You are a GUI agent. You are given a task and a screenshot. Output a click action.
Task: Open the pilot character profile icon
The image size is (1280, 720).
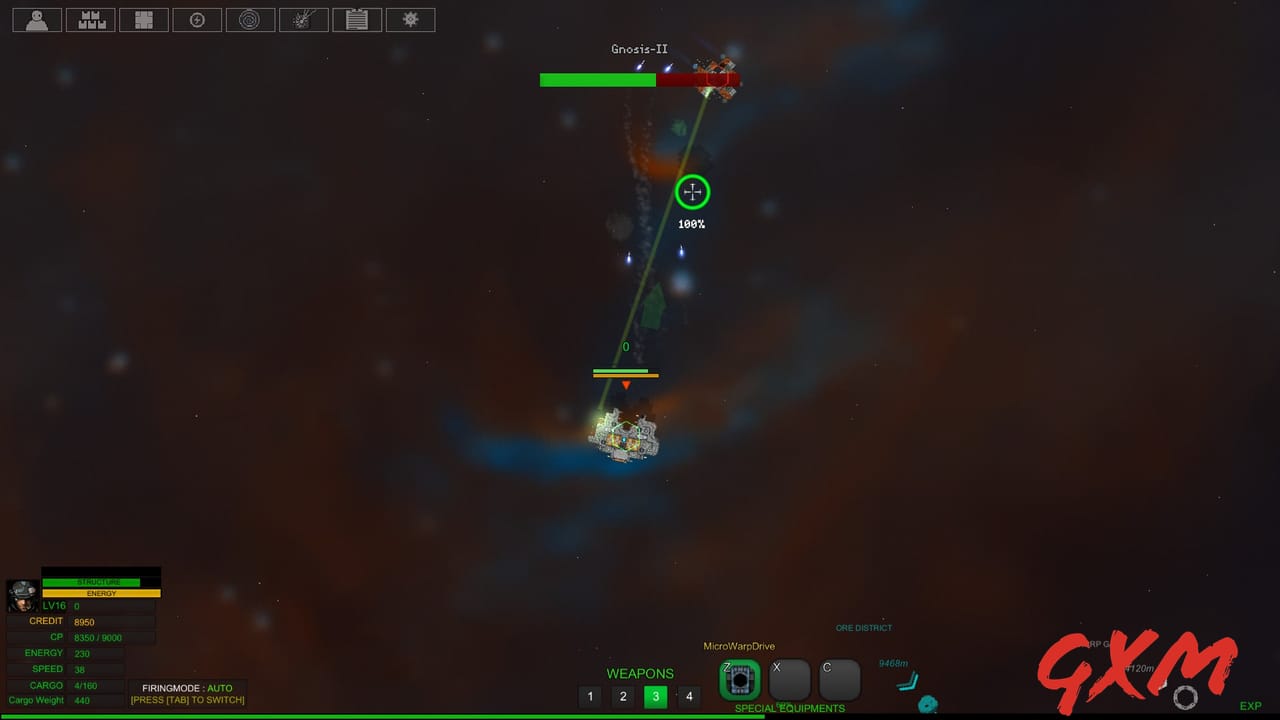(36, 19)
